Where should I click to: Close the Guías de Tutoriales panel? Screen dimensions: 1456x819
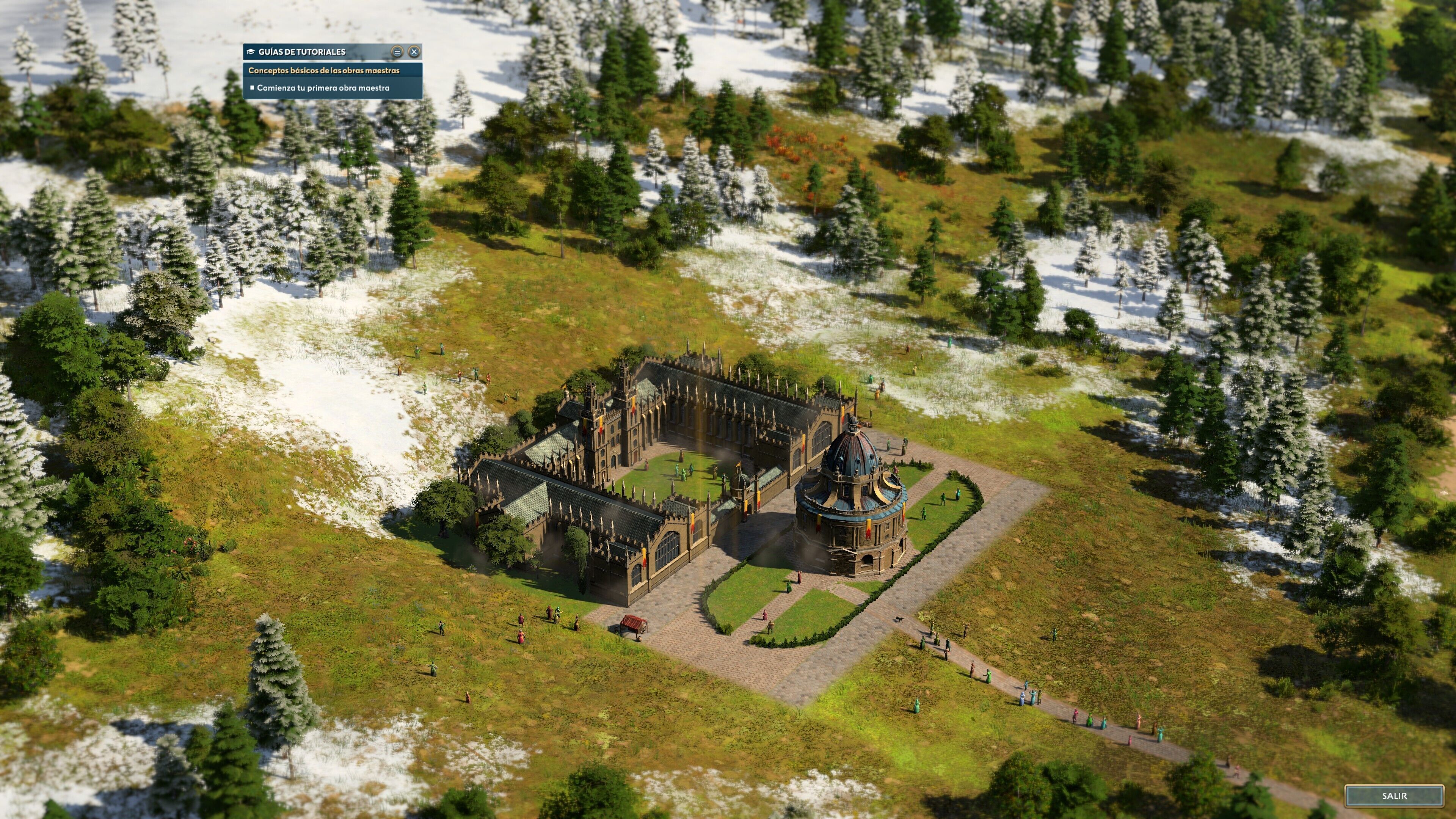[414, 52]
